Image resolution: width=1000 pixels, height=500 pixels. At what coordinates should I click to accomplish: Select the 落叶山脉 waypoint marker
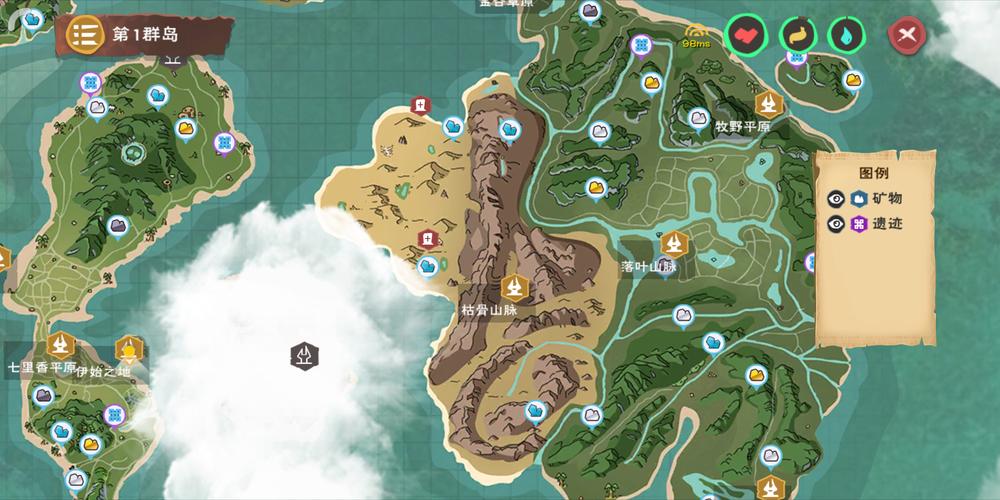pos(673,243)
